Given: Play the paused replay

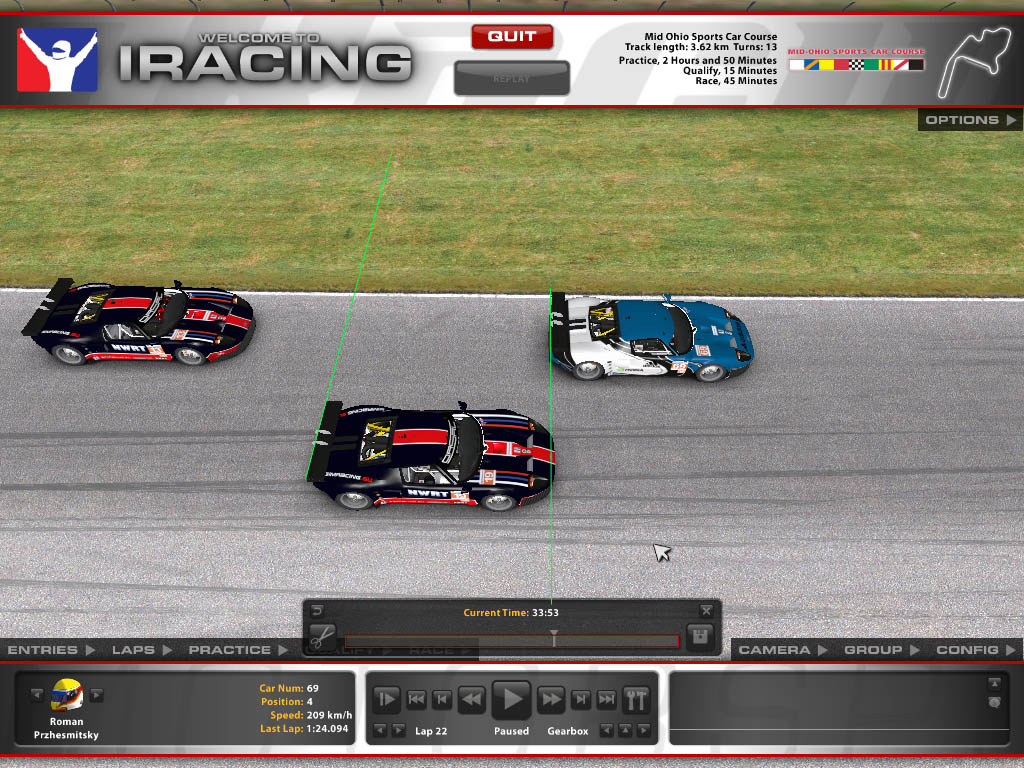Looking at the screenshot, I should pyautogui.click(x=511, y=698).
